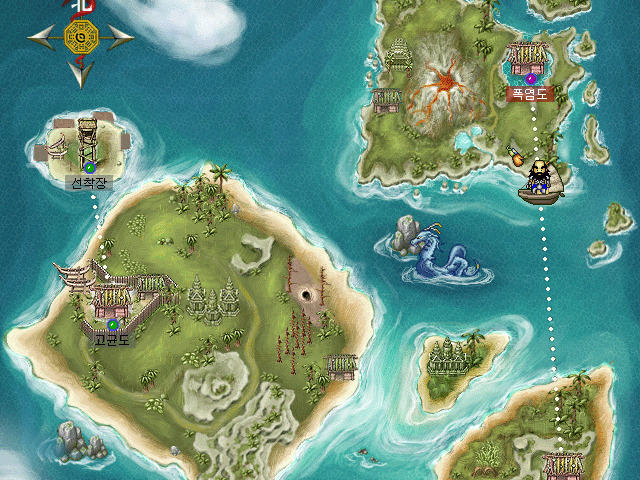This screenshot has width=640, height=480.
Task: Select the 선착장 dock map marker
Action: click(x=90, y=167)
